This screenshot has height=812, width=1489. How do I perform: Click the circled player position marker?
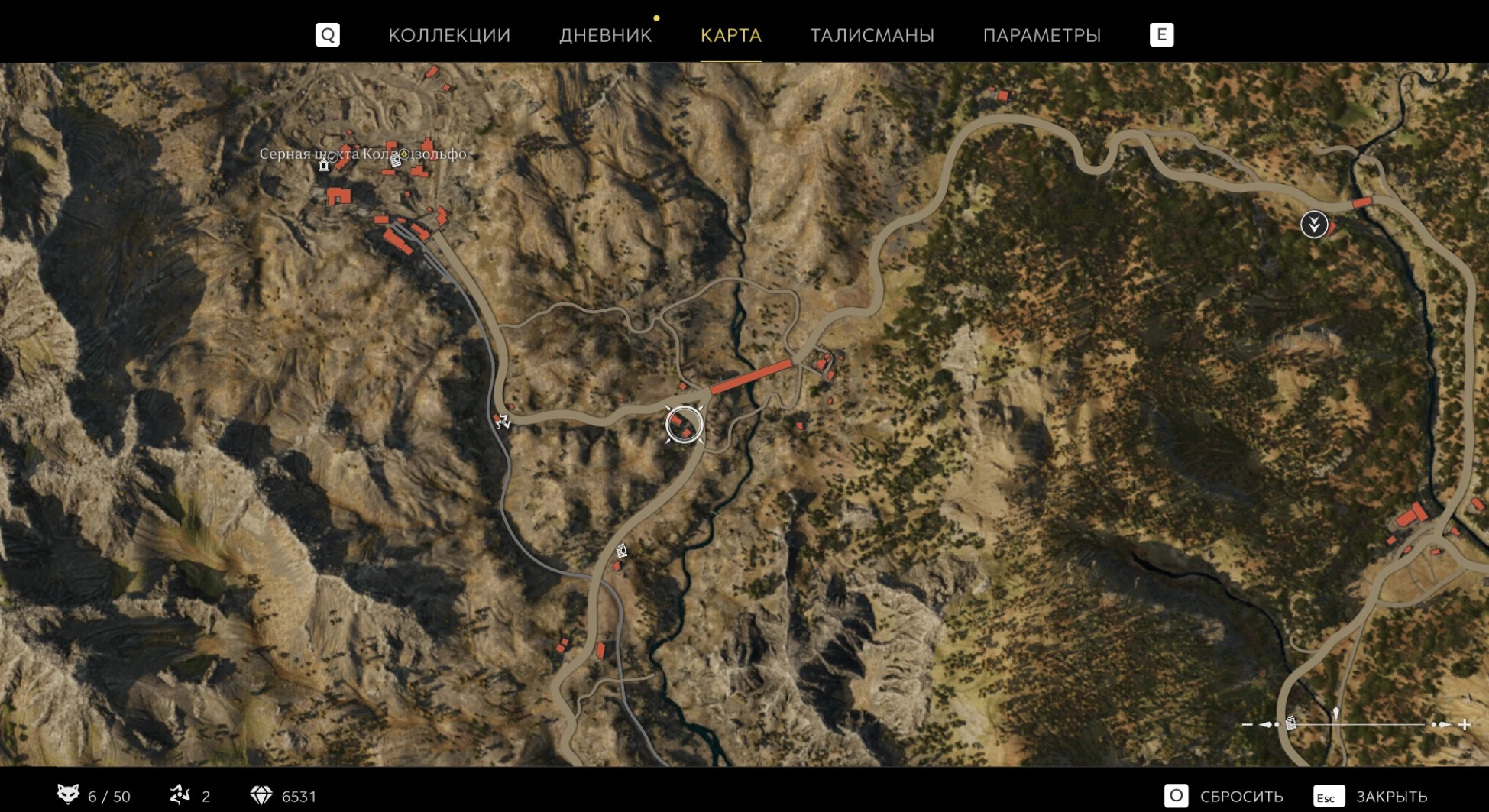click(684, 425)
